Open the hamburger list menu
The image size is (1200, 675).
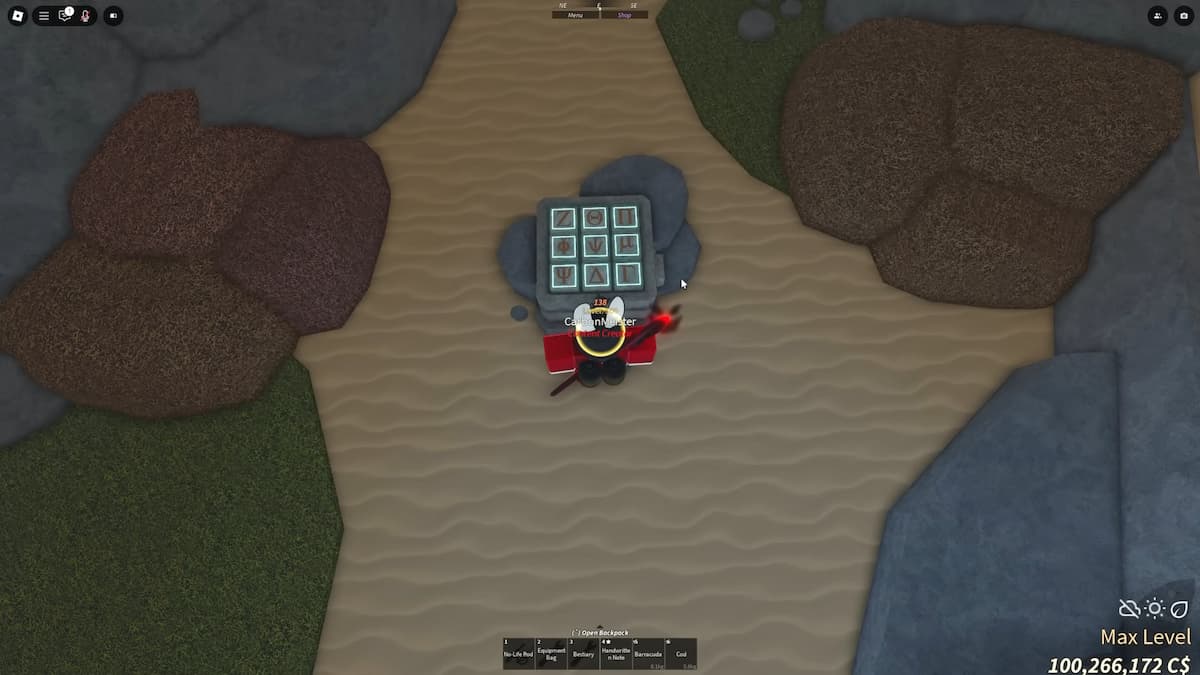click(x=44, y=16)
